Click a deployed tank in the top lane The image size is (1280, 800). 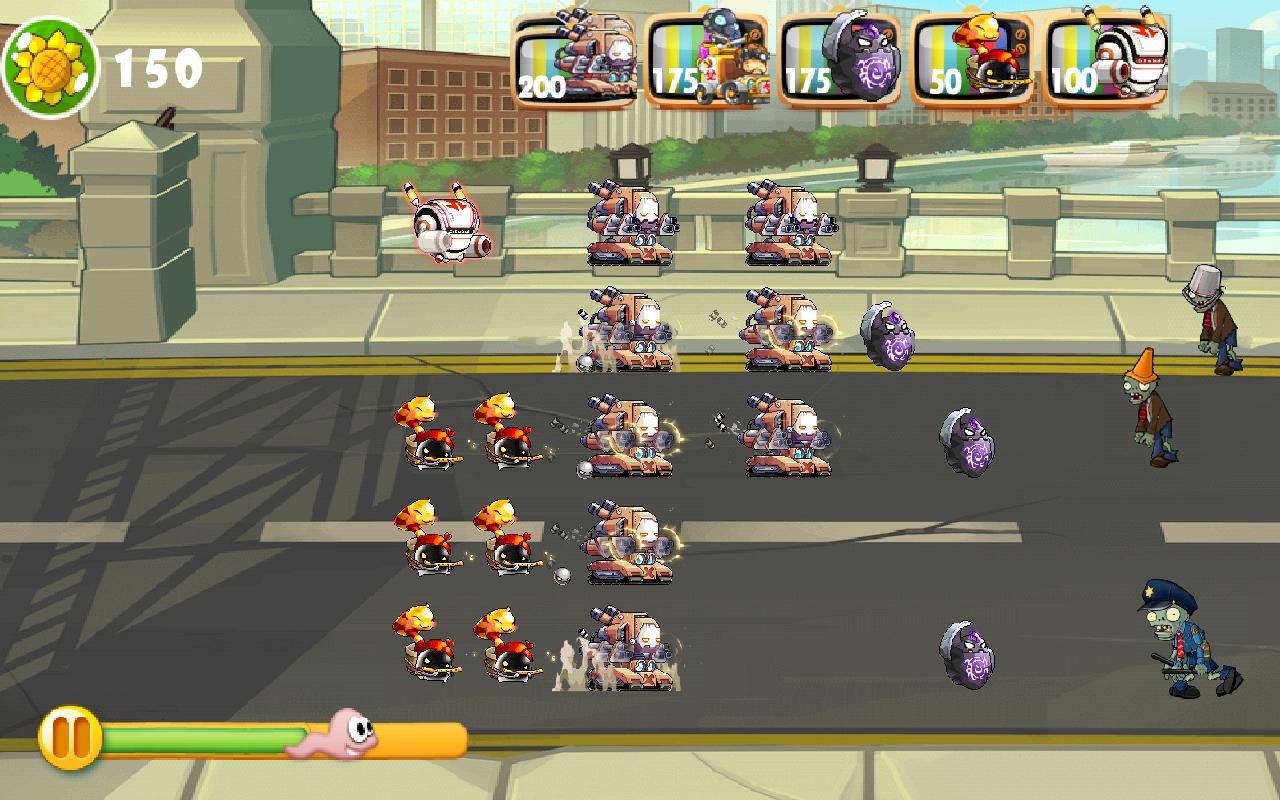(x=630, y=225)
